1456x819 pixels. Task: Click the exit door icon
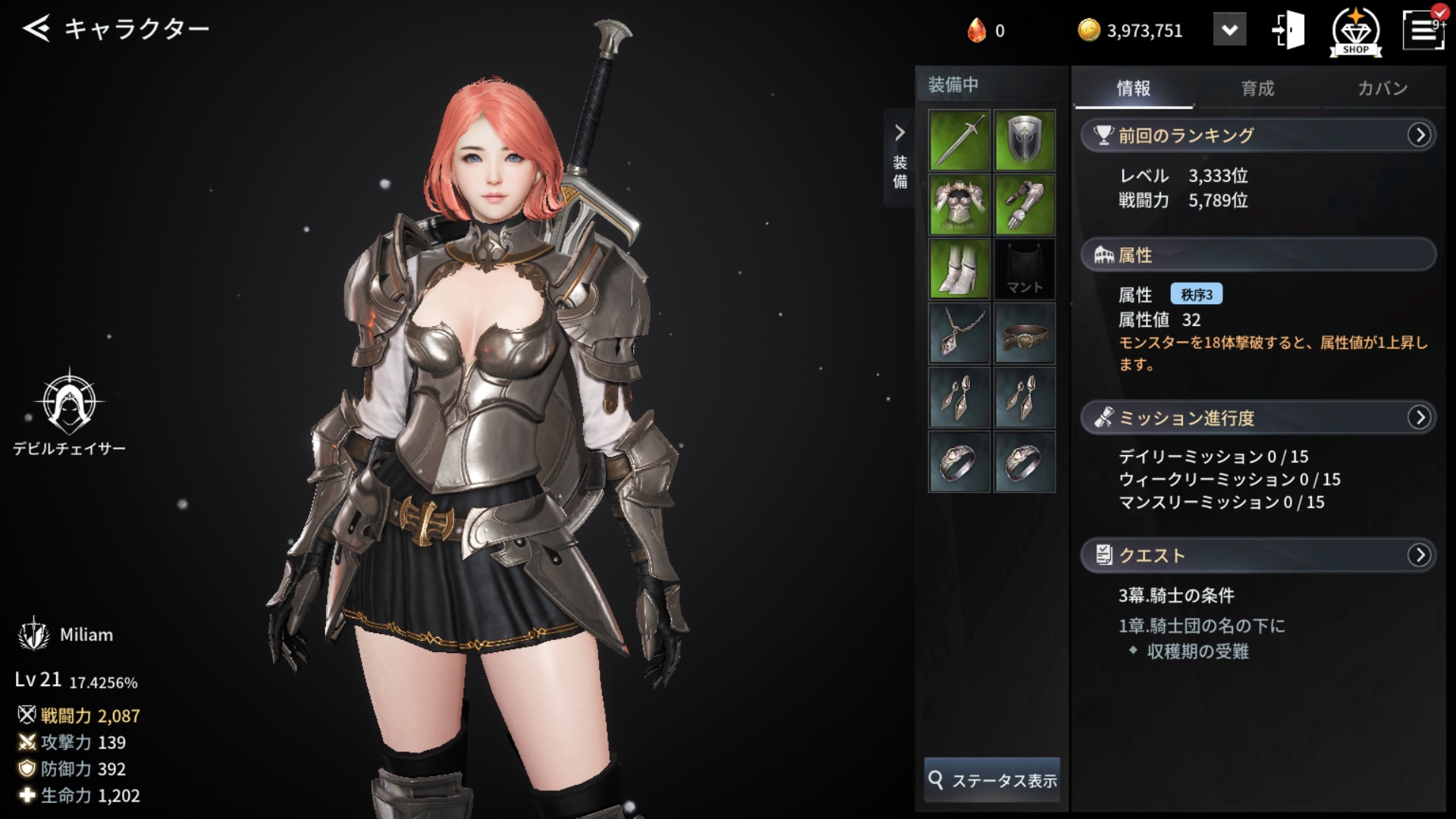pos(1288,30)
